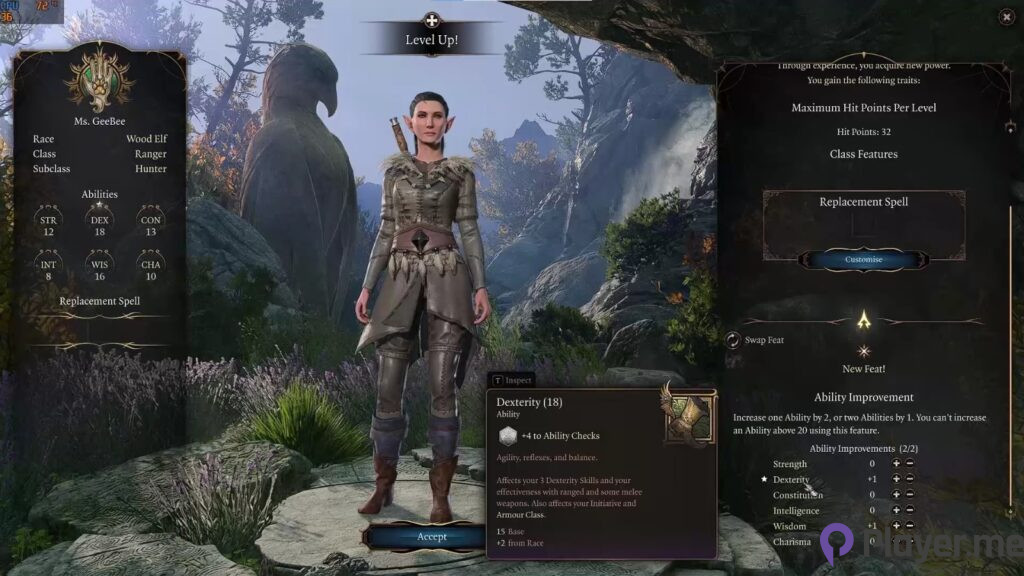Select the DEX 18 ability badge
The width and height of the screenshot is (1024, 576).
pos(99,225)
